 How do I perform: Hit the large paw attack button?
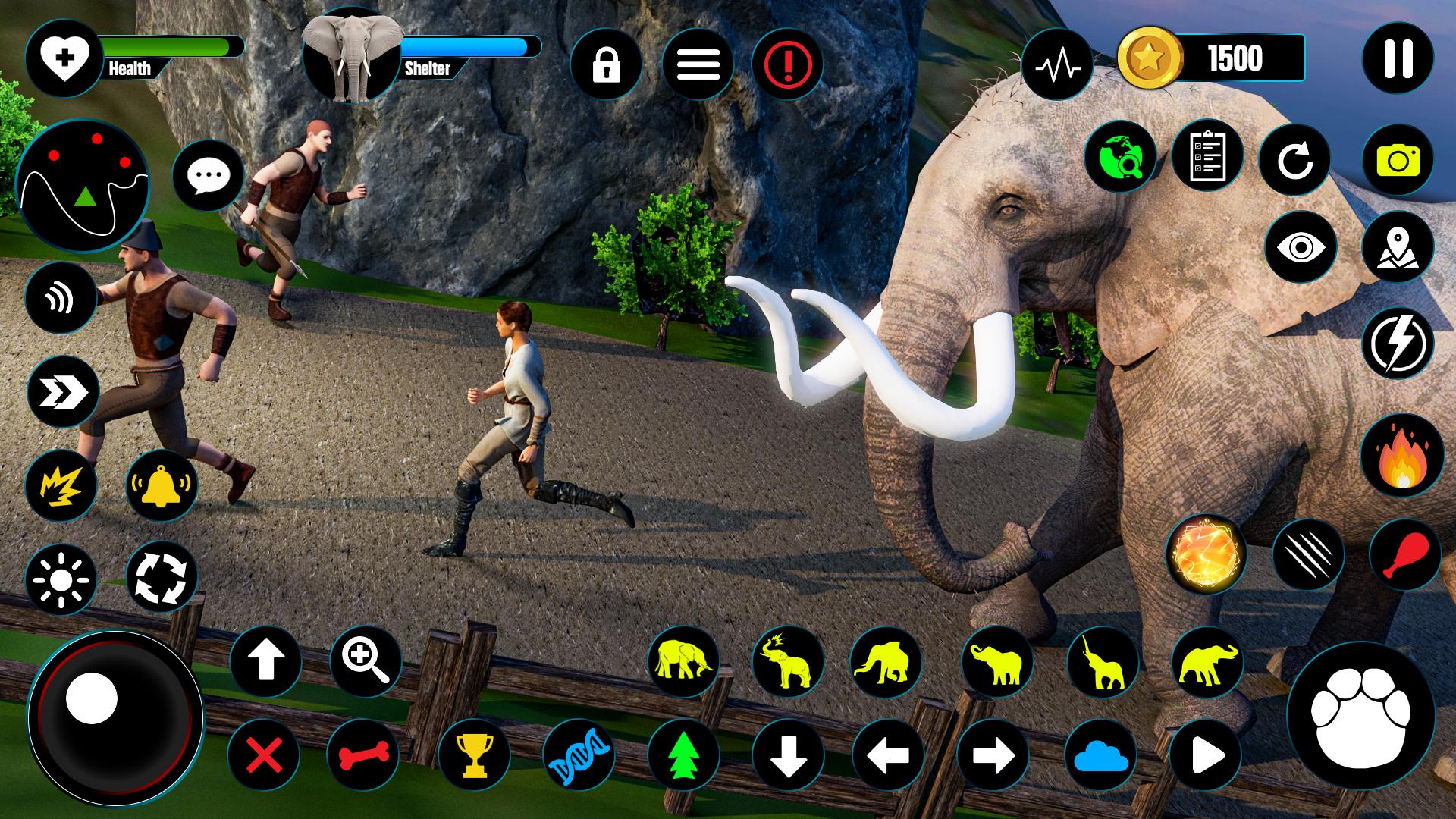pos(1360,717)
